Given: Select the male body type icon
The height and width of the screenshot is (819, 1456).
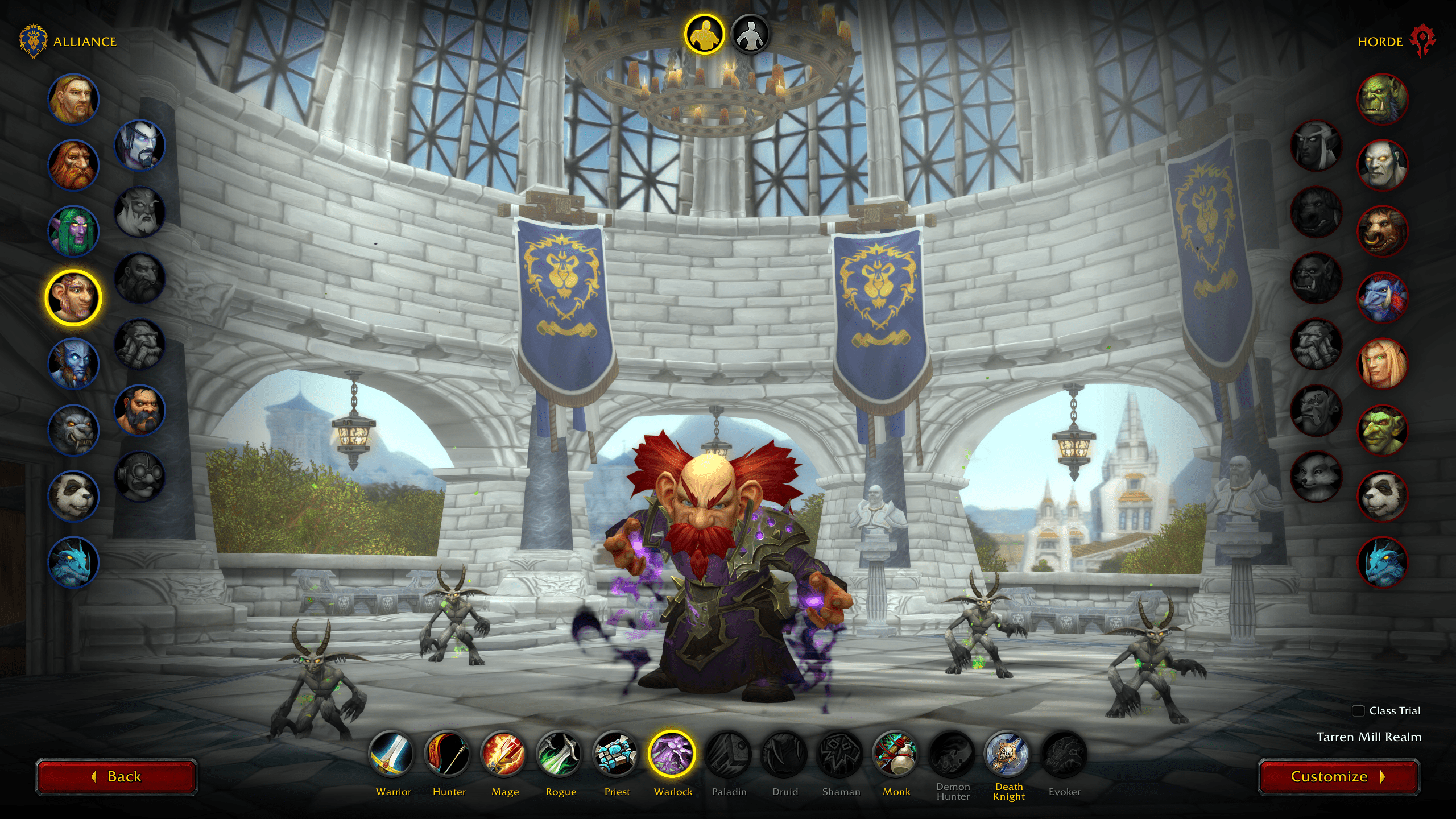Looking at the screenshot, I should (x=704, y=35).
